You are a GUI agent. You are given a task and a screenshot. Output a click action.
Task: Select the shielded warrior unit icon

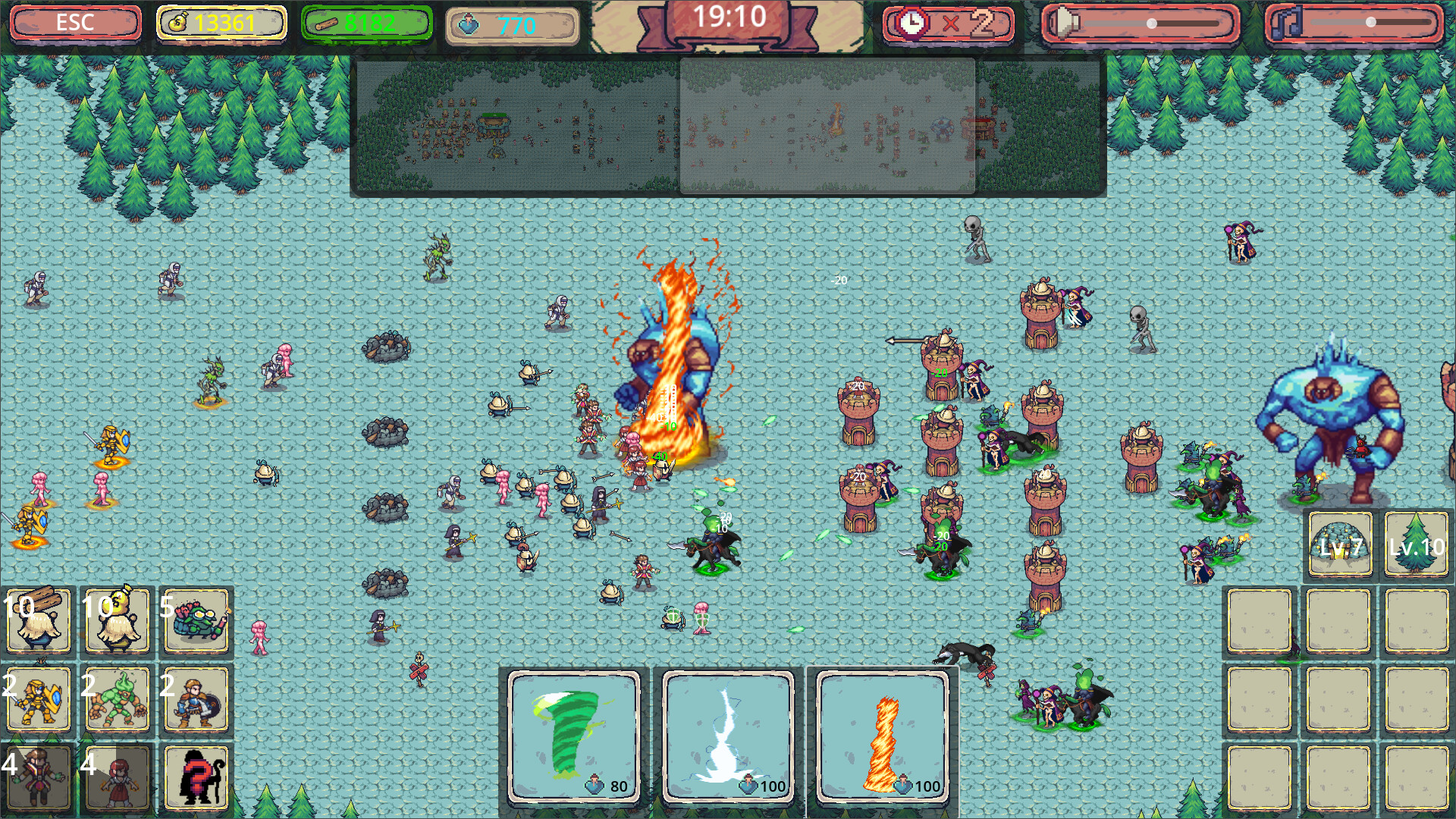tap(196, 699)
